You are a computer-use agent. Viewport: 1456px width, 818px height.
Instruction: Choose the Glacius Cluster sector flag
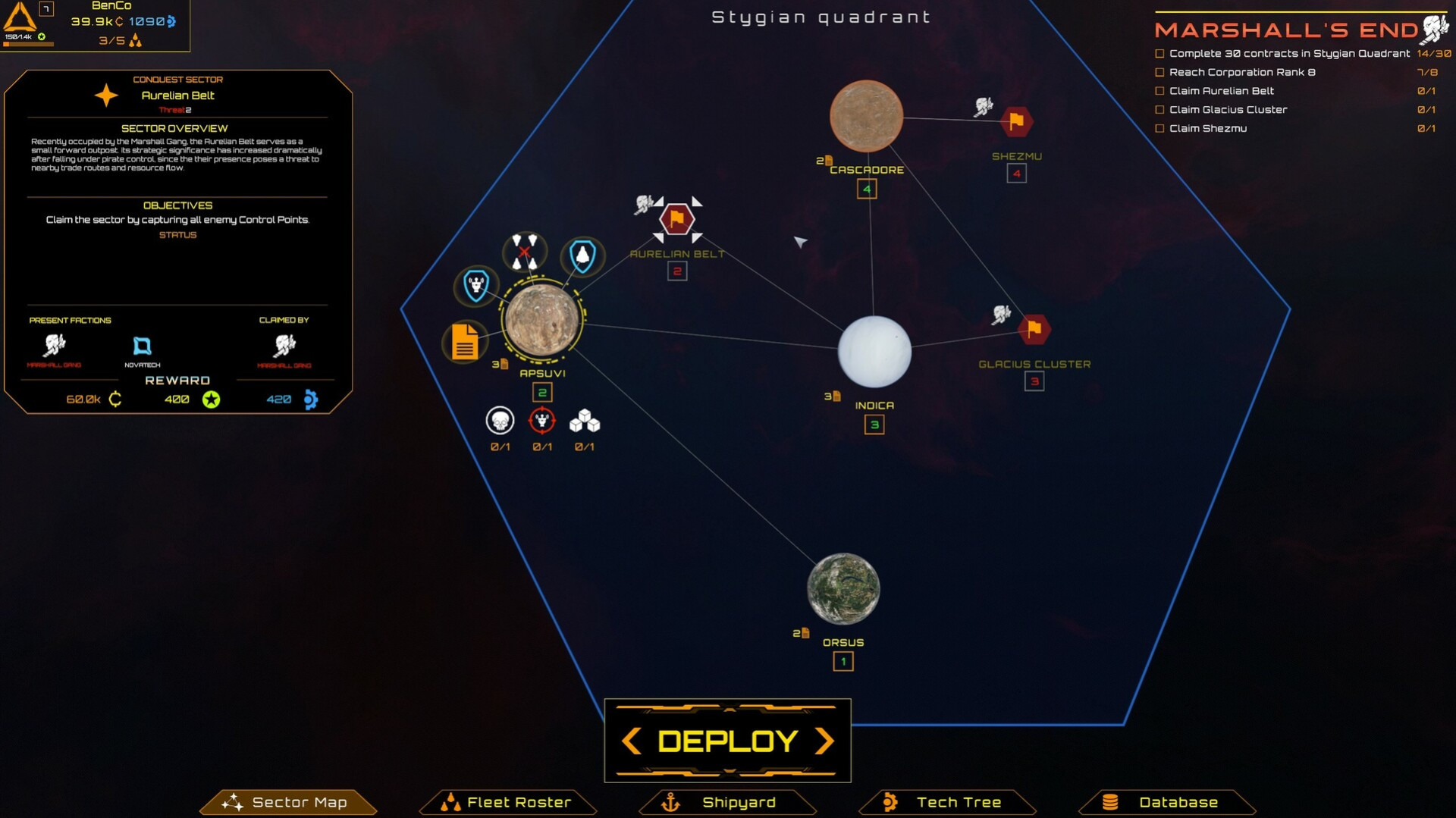[1034, 329]
